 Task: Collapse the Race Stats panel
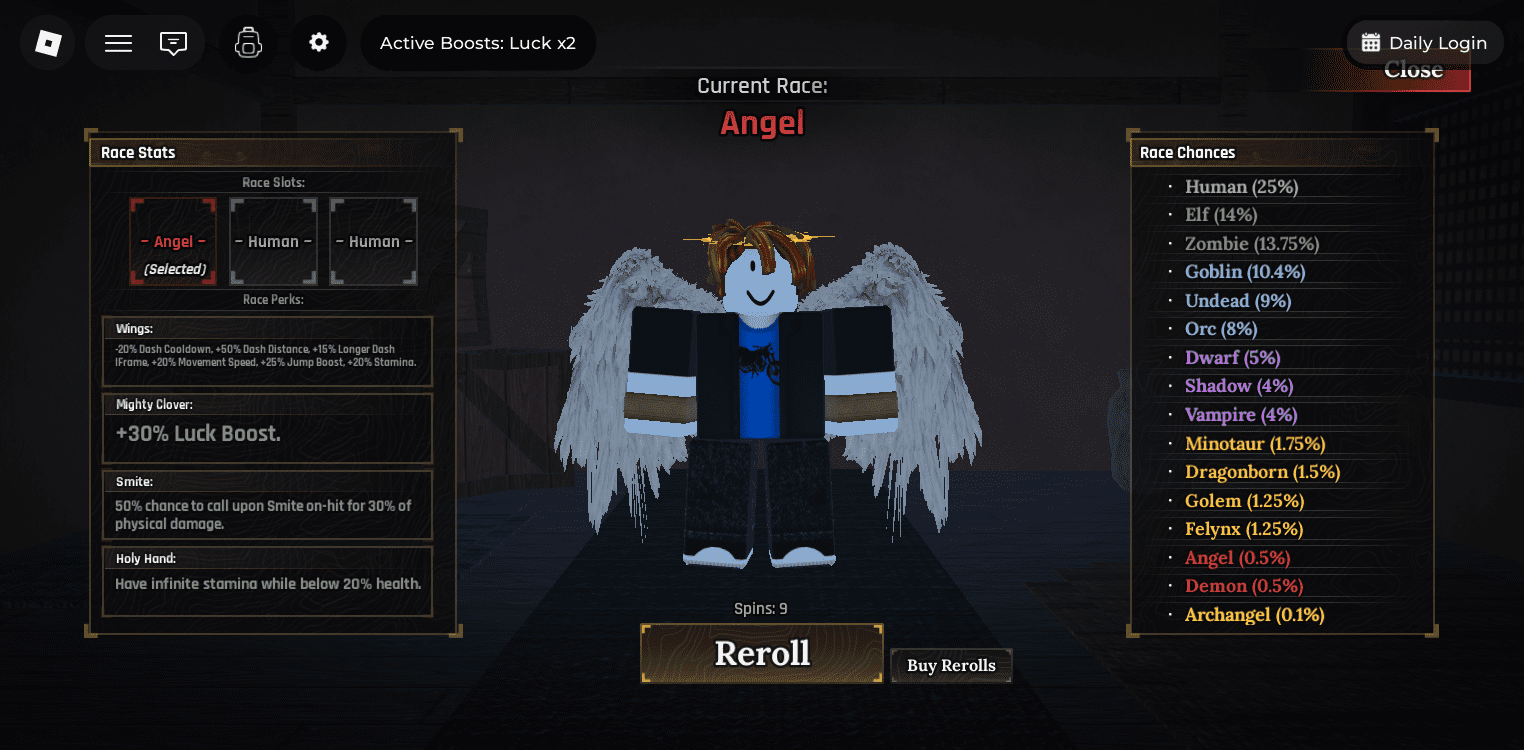click(137, 152)
